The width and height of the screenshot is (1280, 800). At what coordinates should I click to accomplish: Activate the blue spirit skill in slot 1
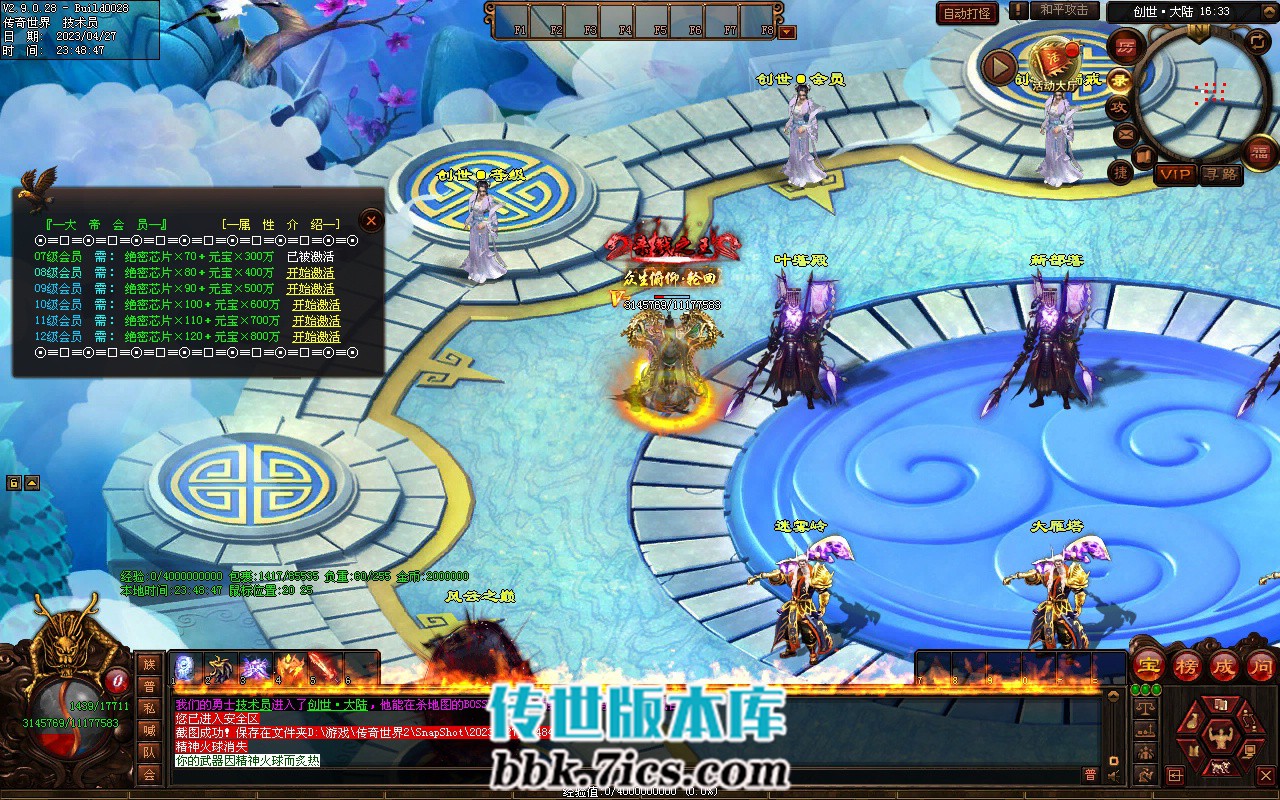click(187, 667)
